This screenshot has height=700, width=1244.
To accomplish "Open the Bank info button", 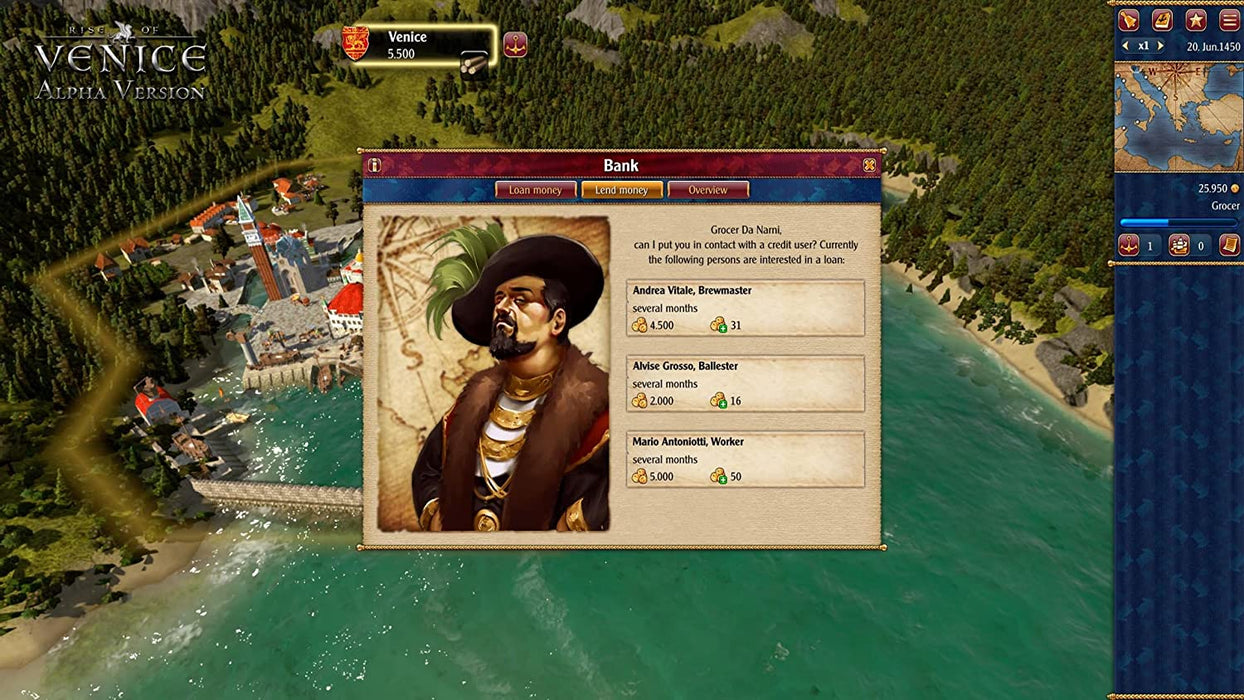I will pos(374,165).
